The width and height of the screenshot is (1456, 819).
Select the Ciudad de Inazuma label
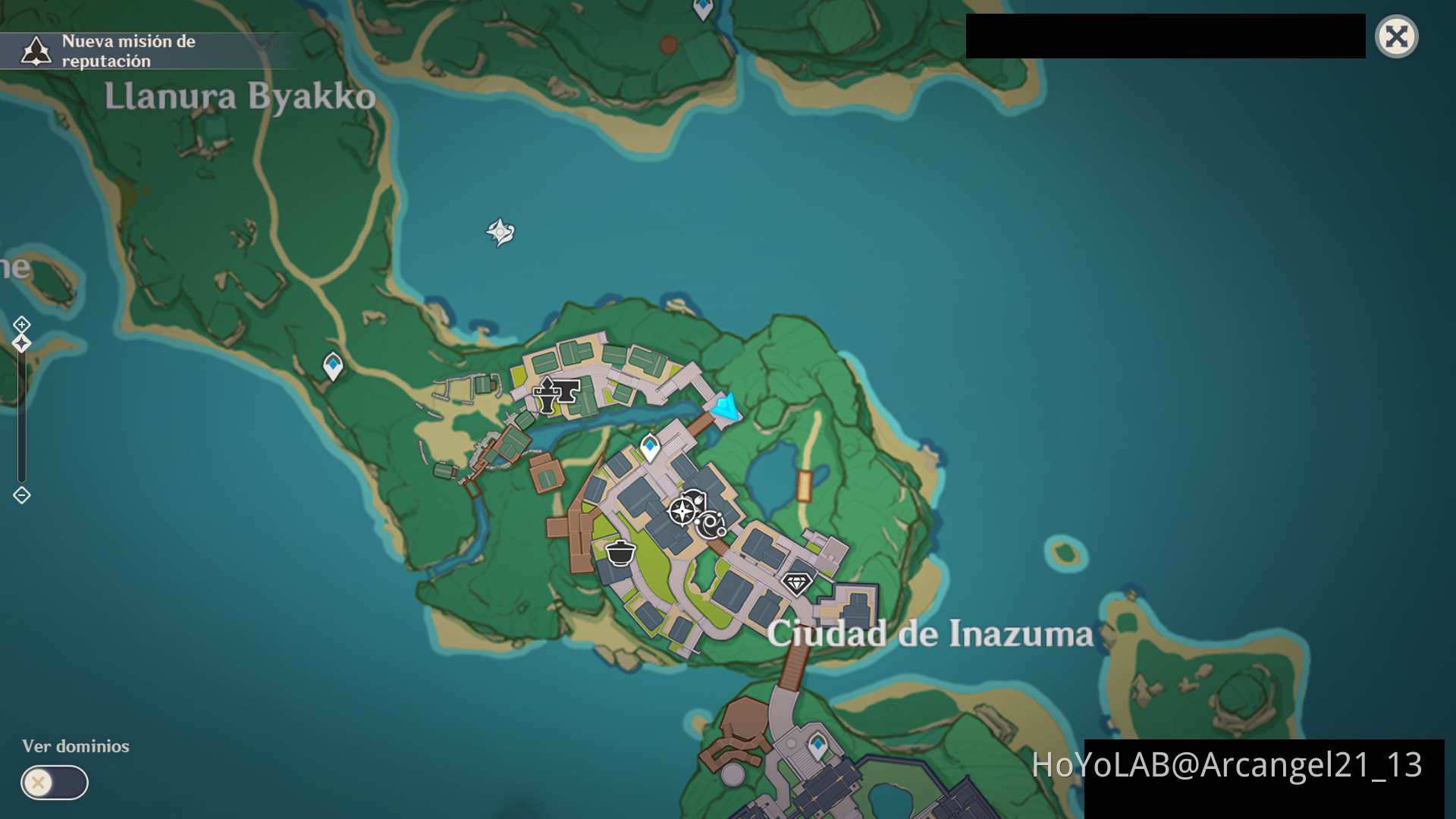coord(928,636)
